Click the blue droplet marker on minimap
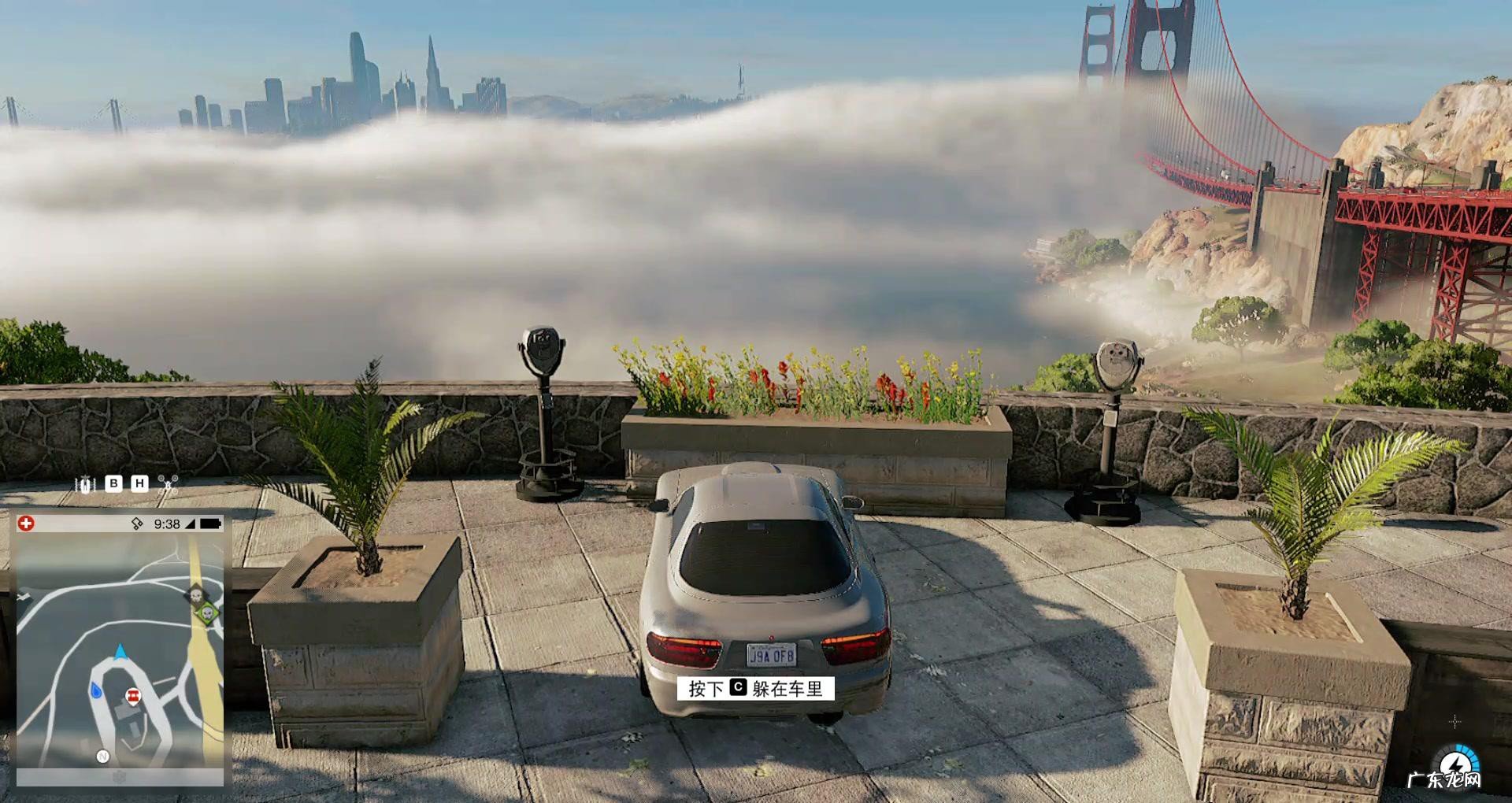Screen dimensions: 1512x803 pos(96,690)
